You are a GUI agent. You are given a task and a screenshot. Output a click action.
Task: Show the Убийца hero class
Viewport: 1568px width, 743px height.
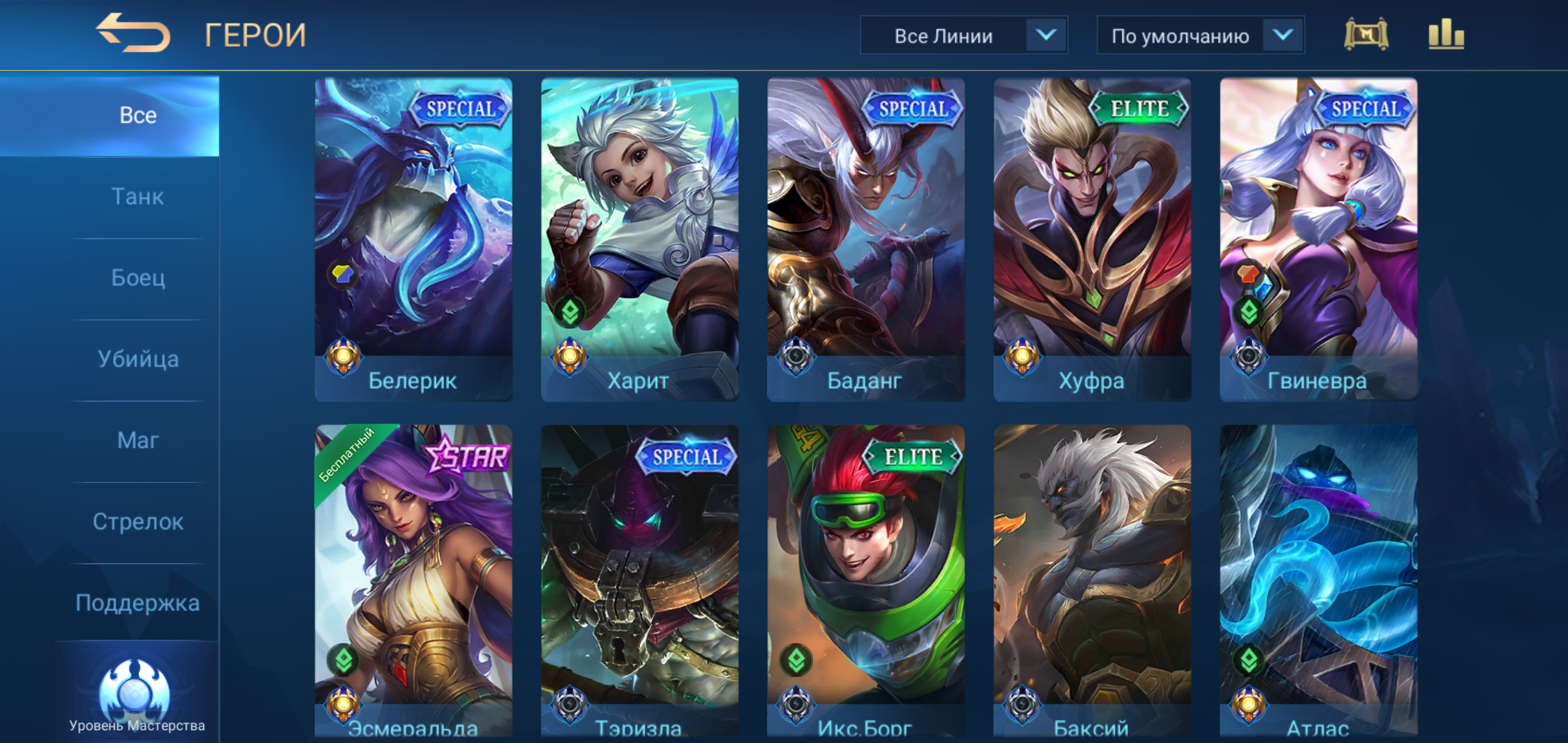click(x=138, y=359)
